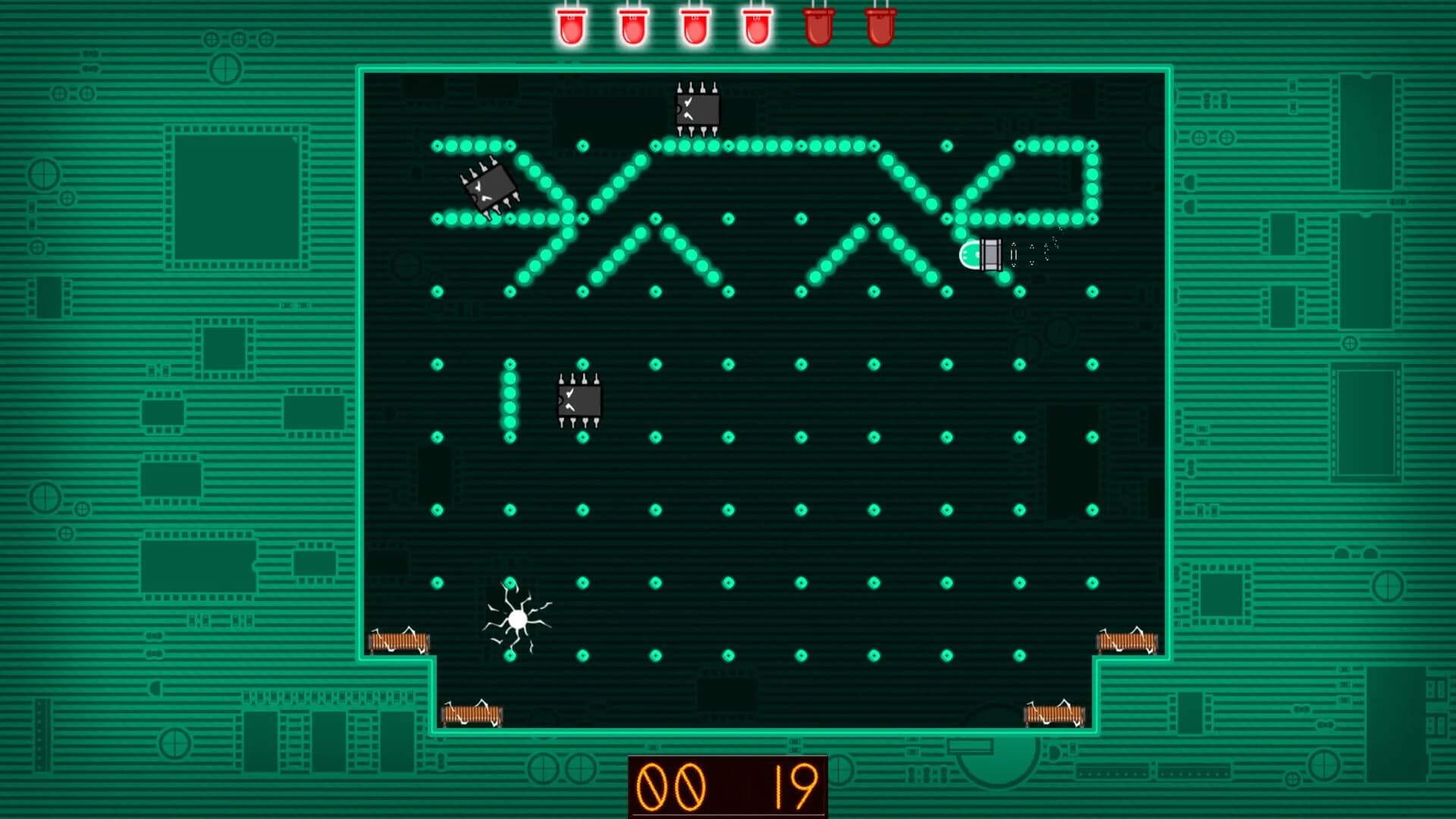Click the green LED player character
This screenshot has width=1456, height=819.
pos(978,256)
